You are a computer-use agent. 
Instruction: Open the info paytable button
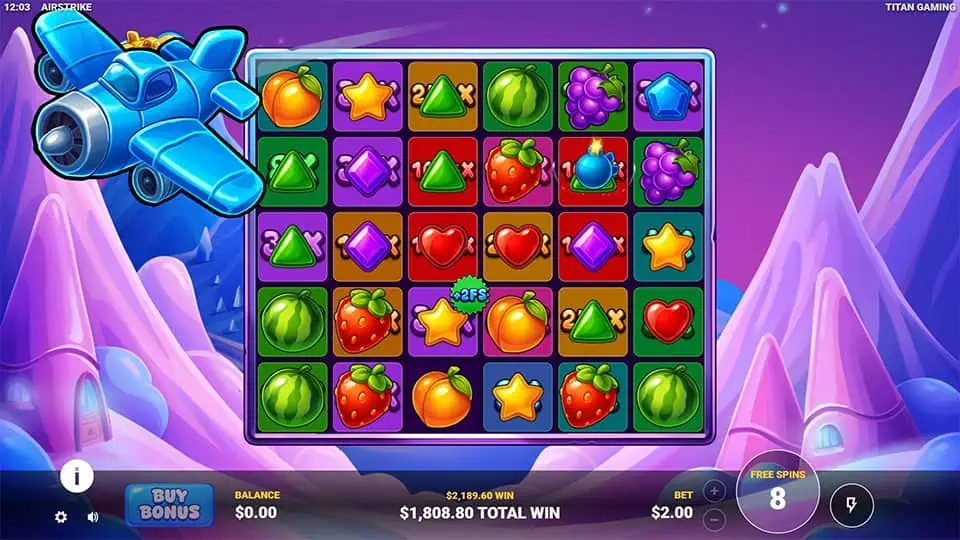coord(76,476)
